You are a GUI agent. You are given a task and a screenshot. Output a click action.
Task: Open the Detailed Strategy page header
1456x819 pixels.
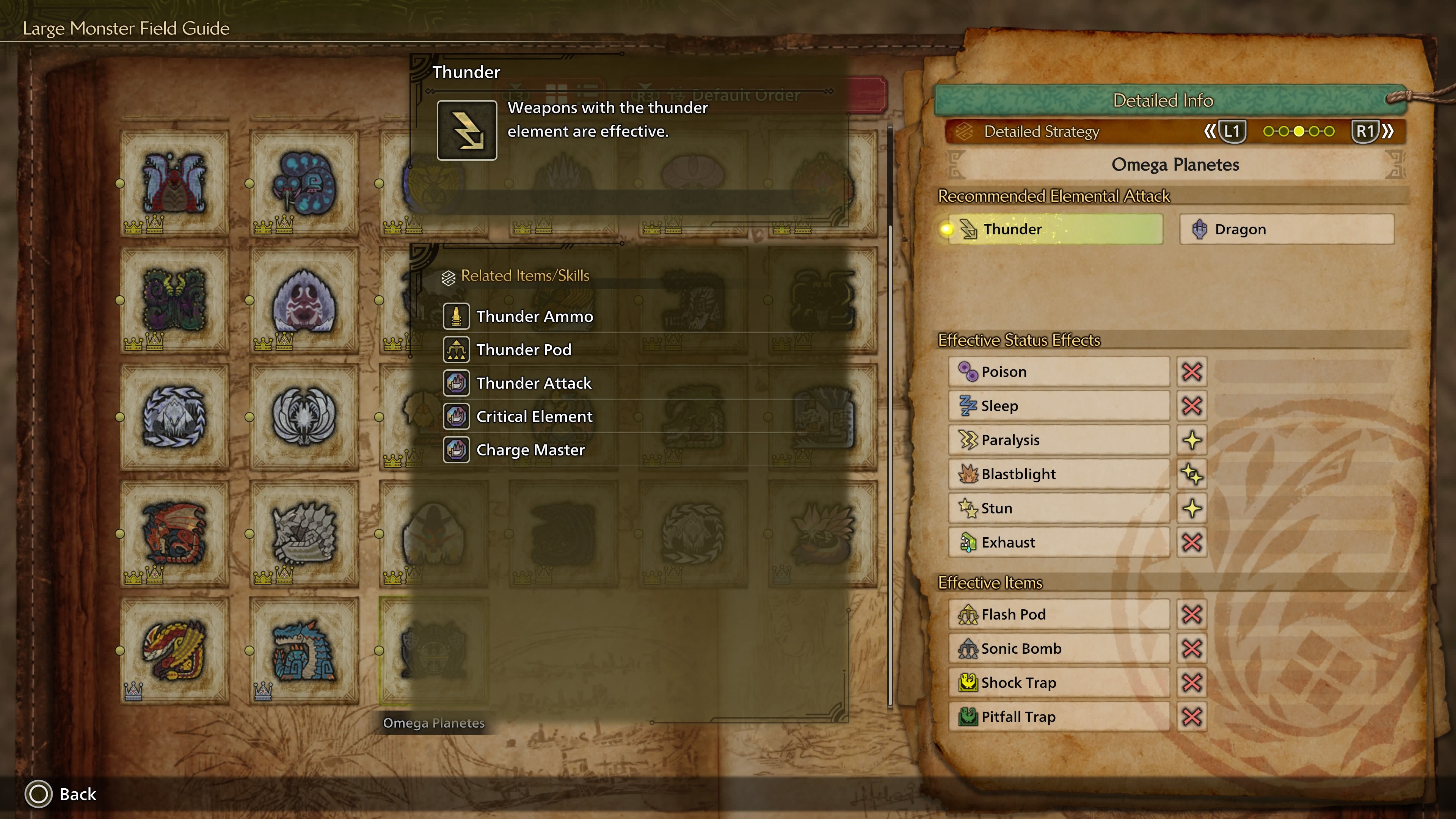point(1041,132)
